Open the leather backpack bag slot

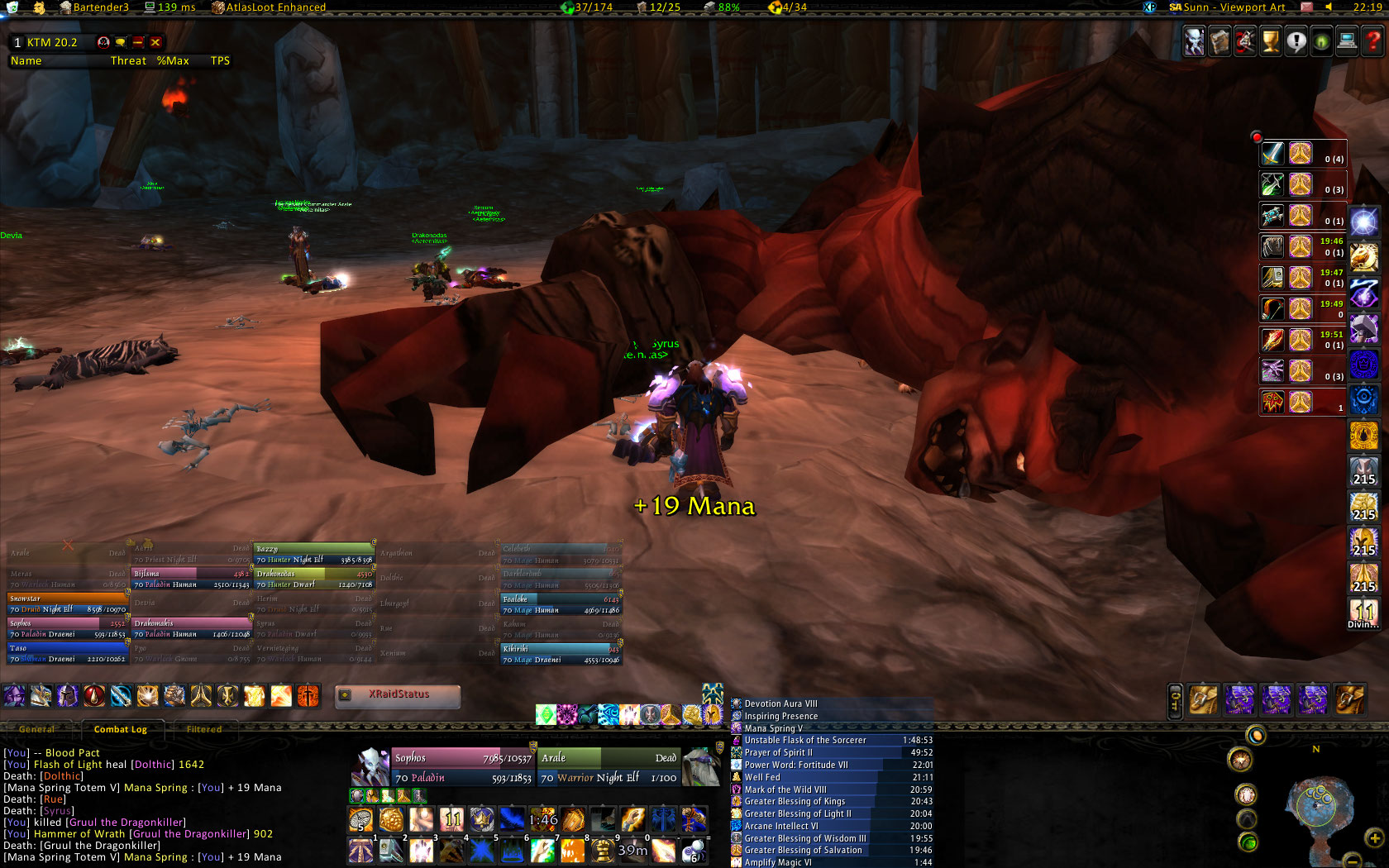click(x=1349, y=700)
